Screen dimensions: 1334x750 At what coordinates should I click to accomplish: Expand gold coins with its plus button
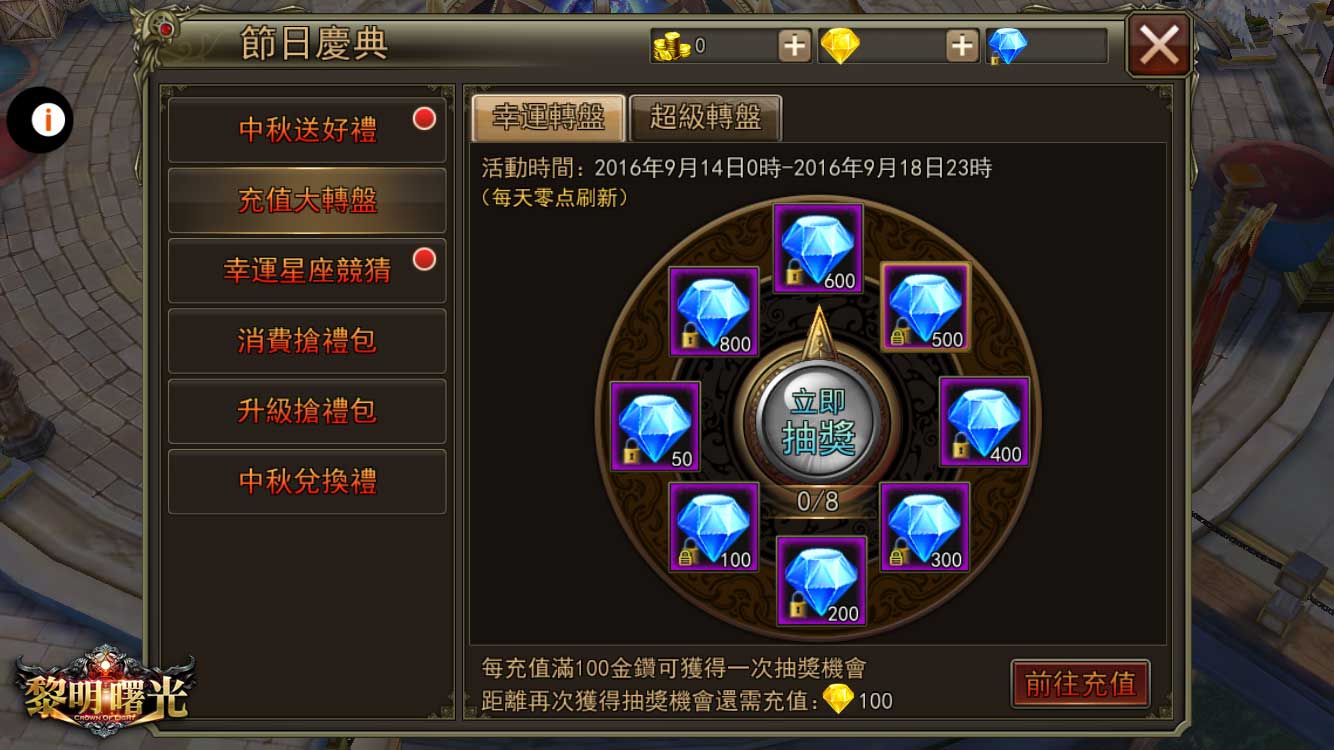click(x=795, y=44)
